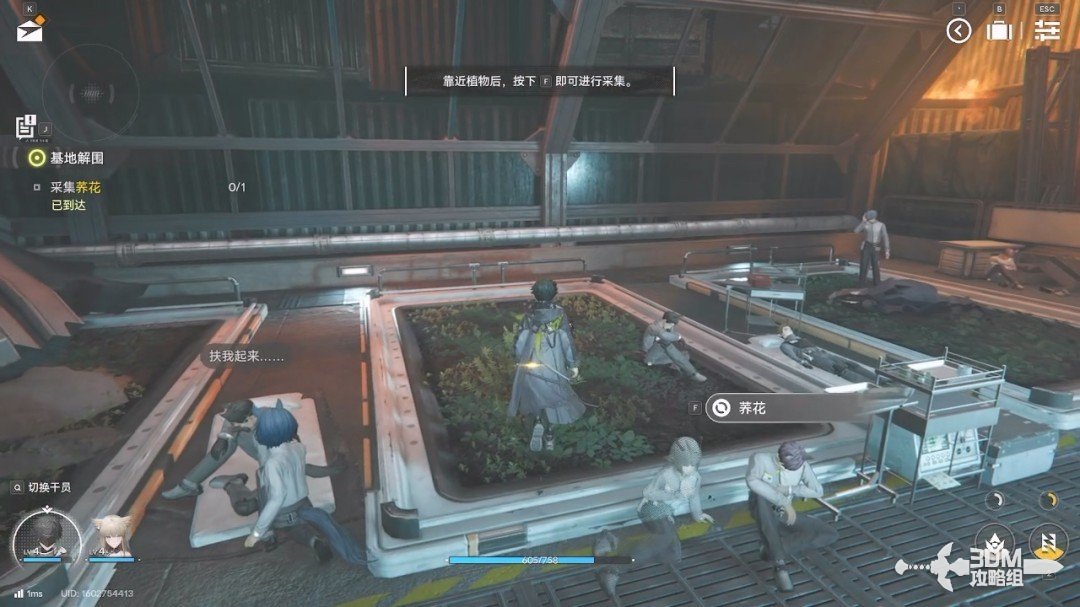
Task: Click the circular minimap
Action: [x=91, y=94]
